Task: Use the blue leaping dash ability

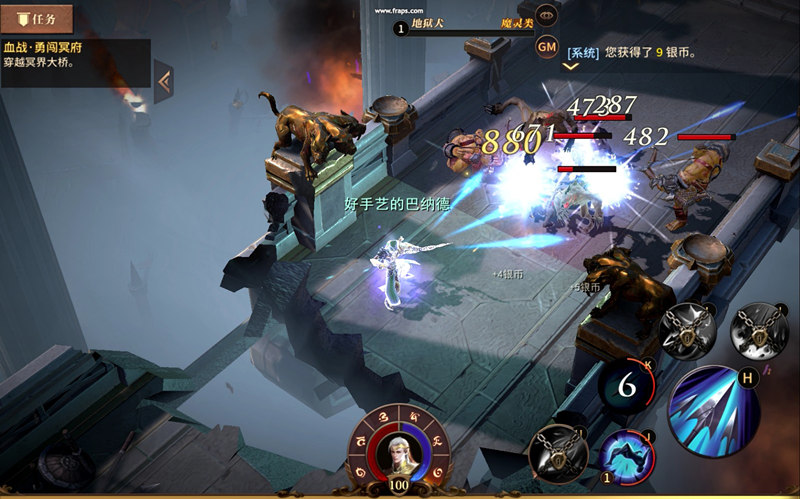Action: point(627,457)
